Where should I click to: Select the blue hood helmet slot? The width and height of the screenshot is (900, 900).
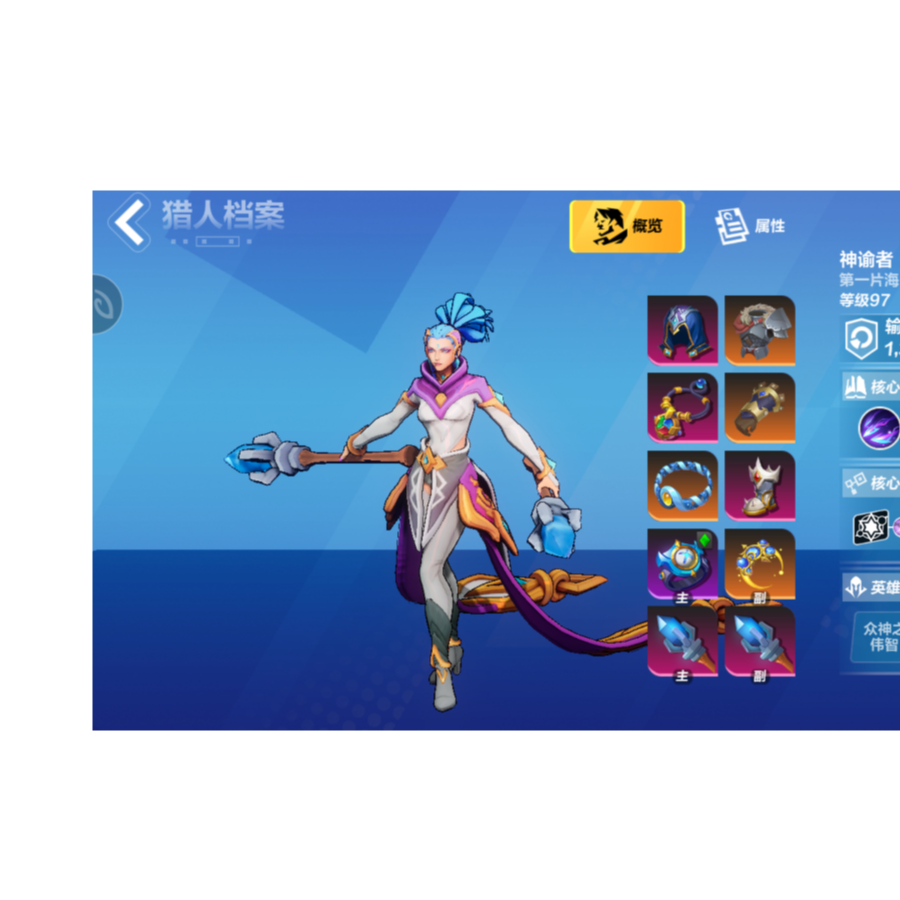click(x=682, y=330)
